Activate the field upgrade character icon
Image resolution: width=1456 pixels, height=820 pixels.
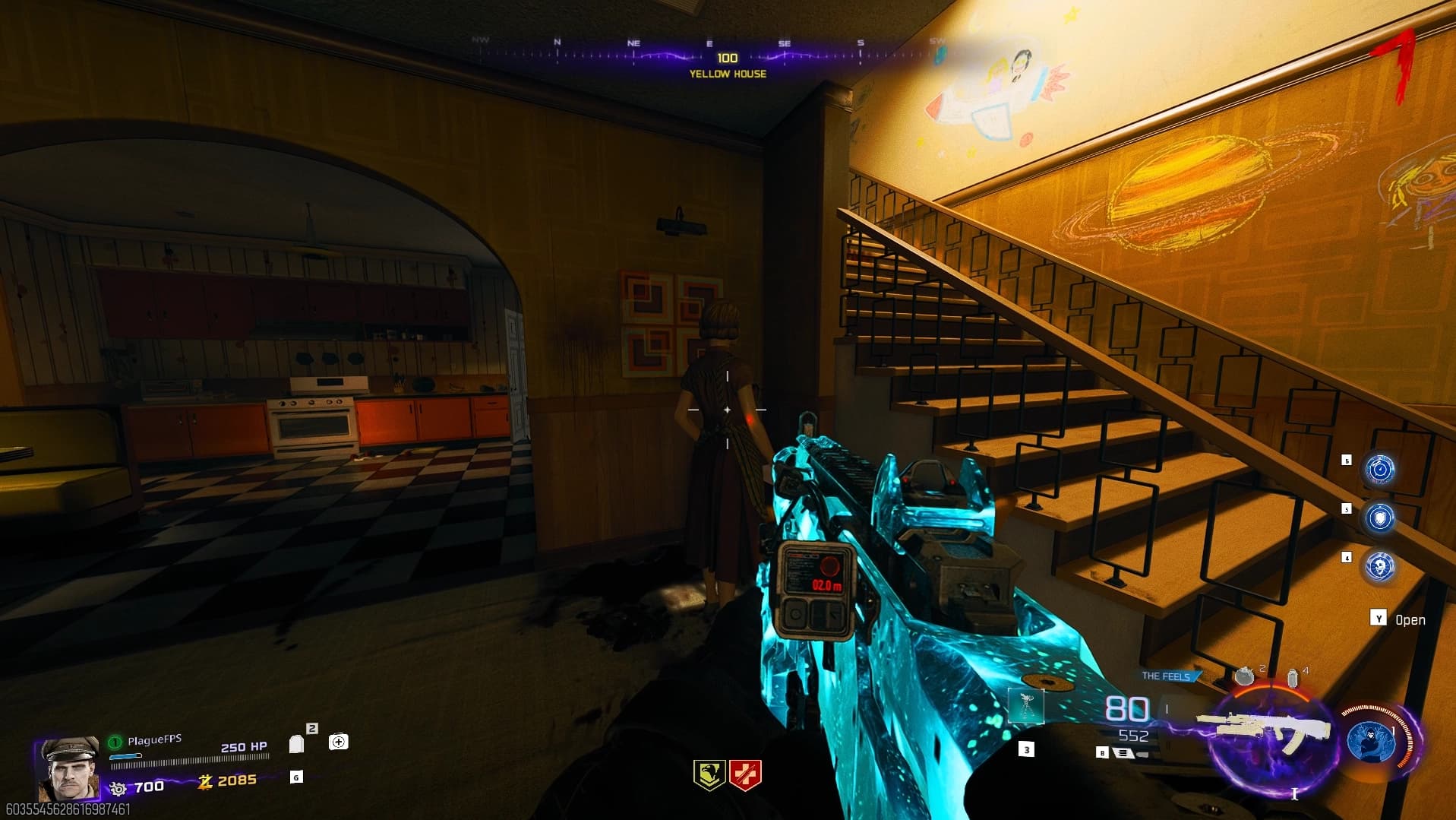(x=1371, y=739)
